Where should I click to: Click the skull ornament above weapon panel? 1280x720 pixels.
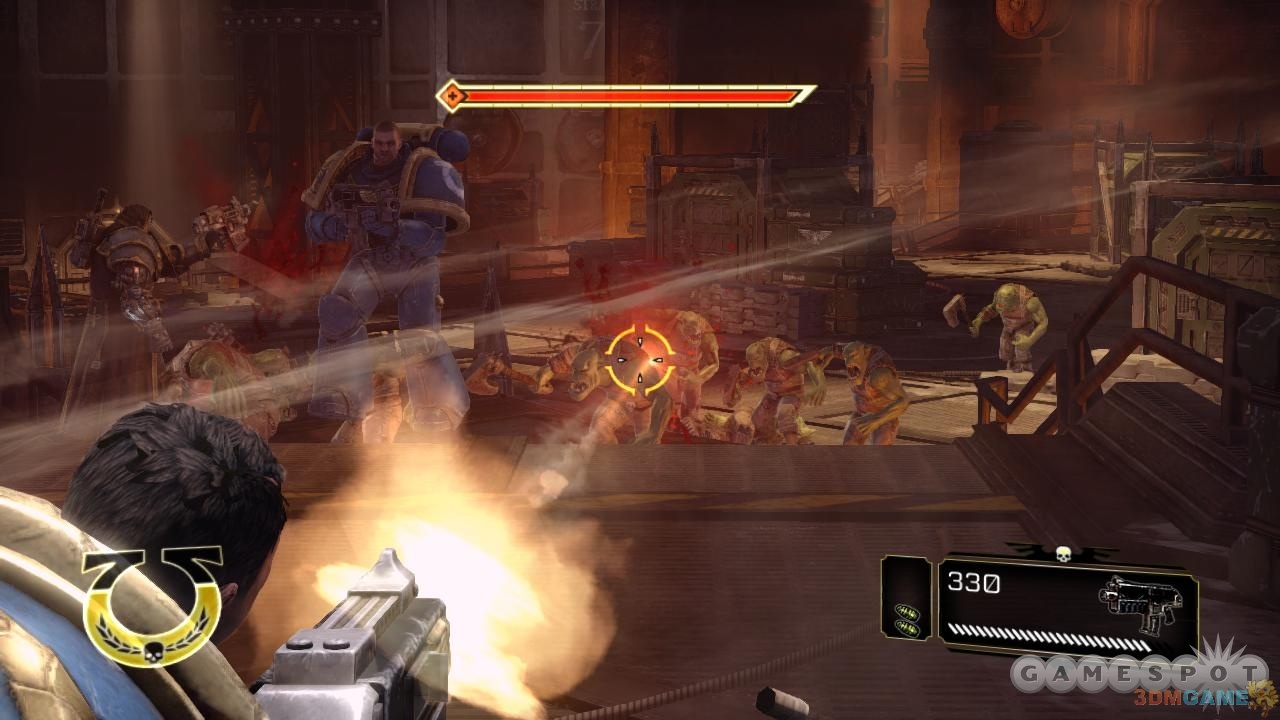[1063, 553]
